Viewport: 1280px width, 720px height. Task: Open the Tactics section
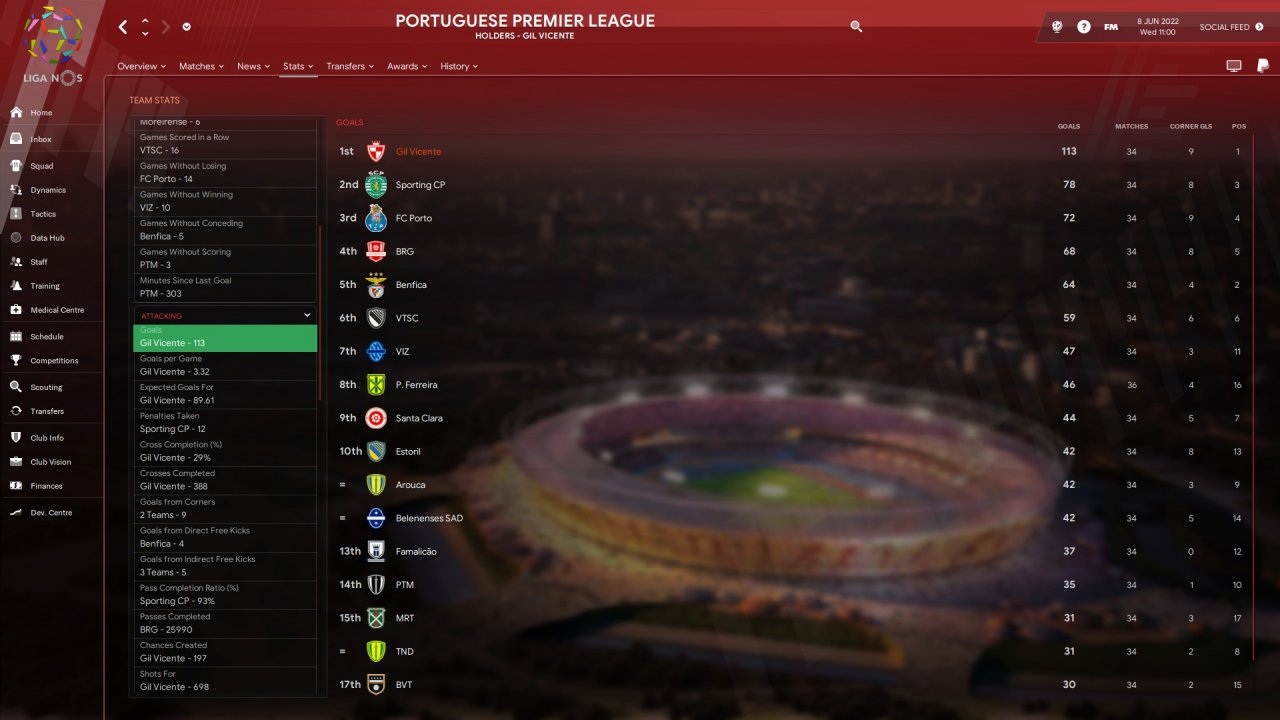pos(43,214)
